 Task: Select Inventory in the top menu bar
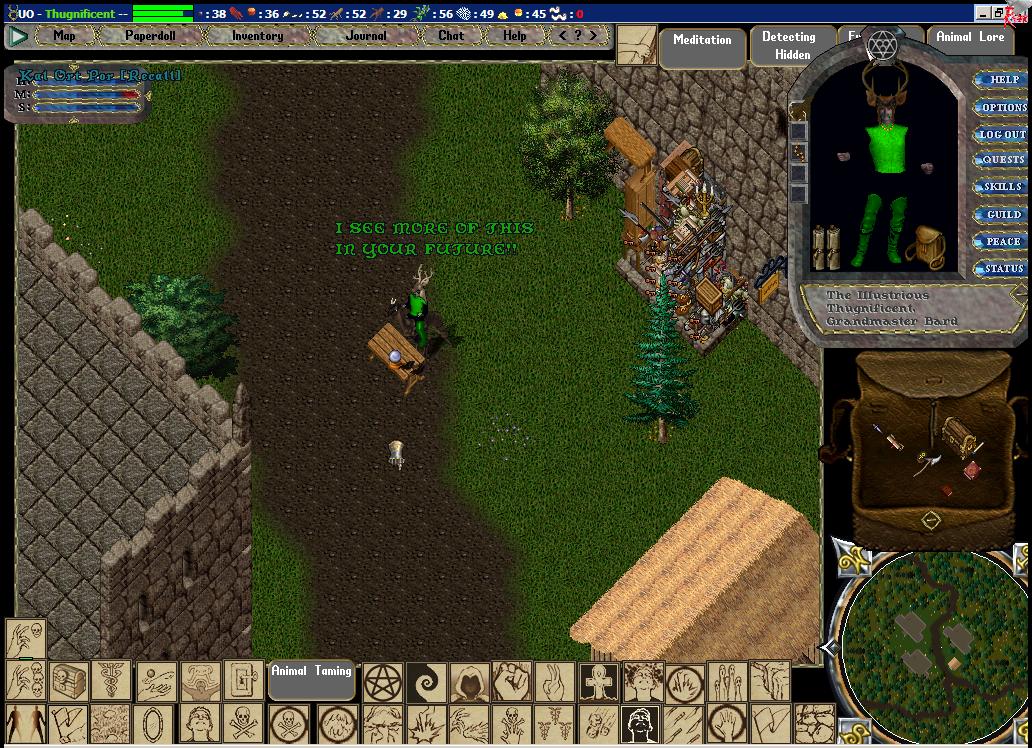coord(257,36)
